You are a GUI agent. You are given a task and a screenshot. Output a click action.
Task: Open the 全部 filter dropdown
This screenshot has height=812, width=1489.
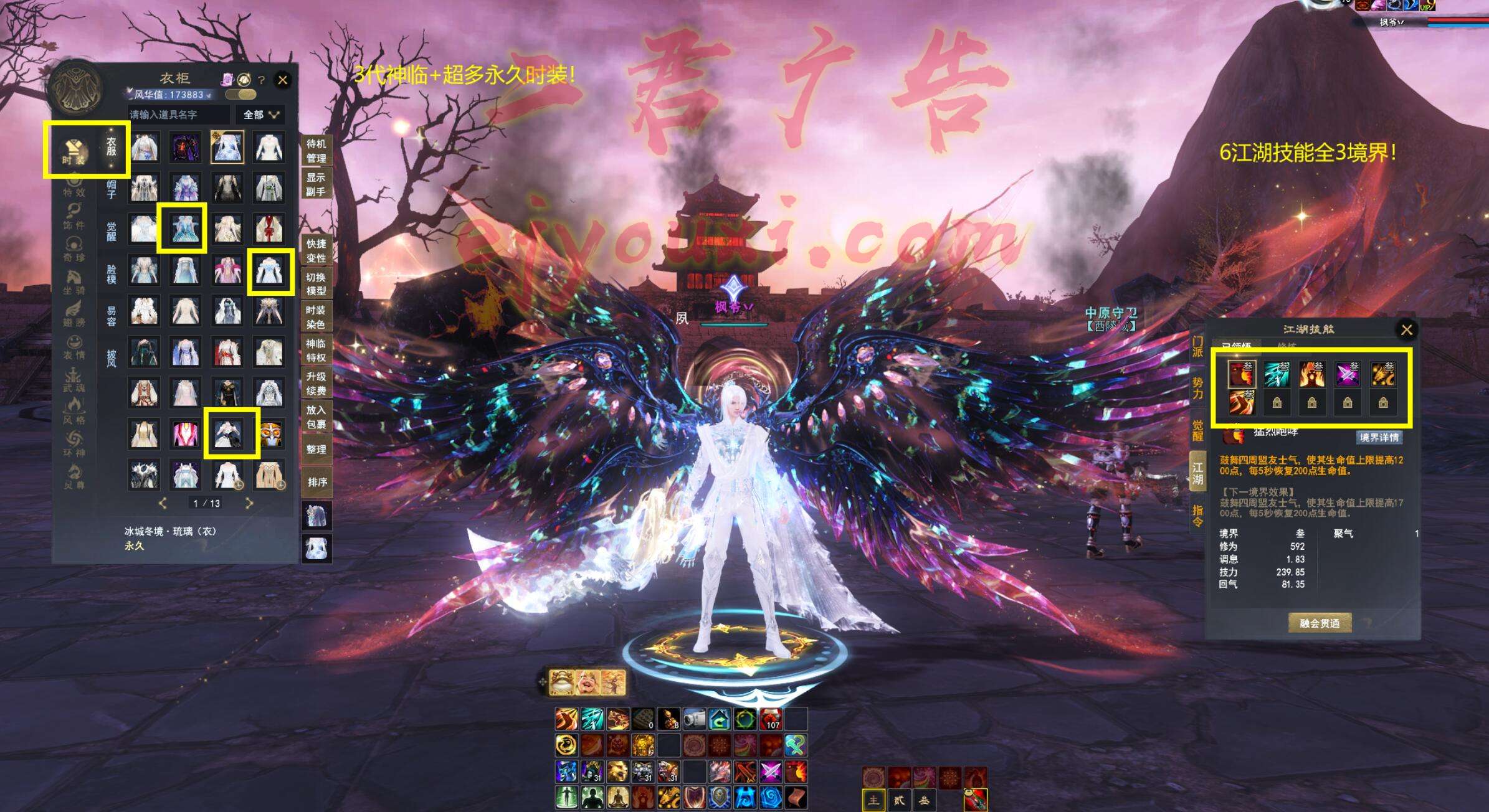[260, 115]
